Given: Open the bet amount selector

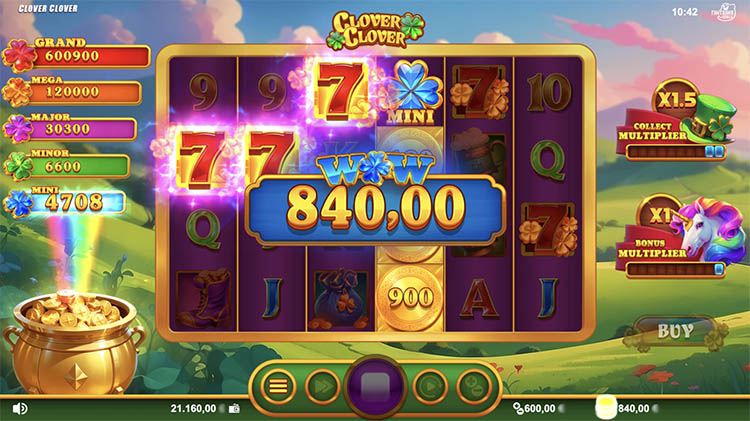Looking at the screenshot, I should click(472, 385).
